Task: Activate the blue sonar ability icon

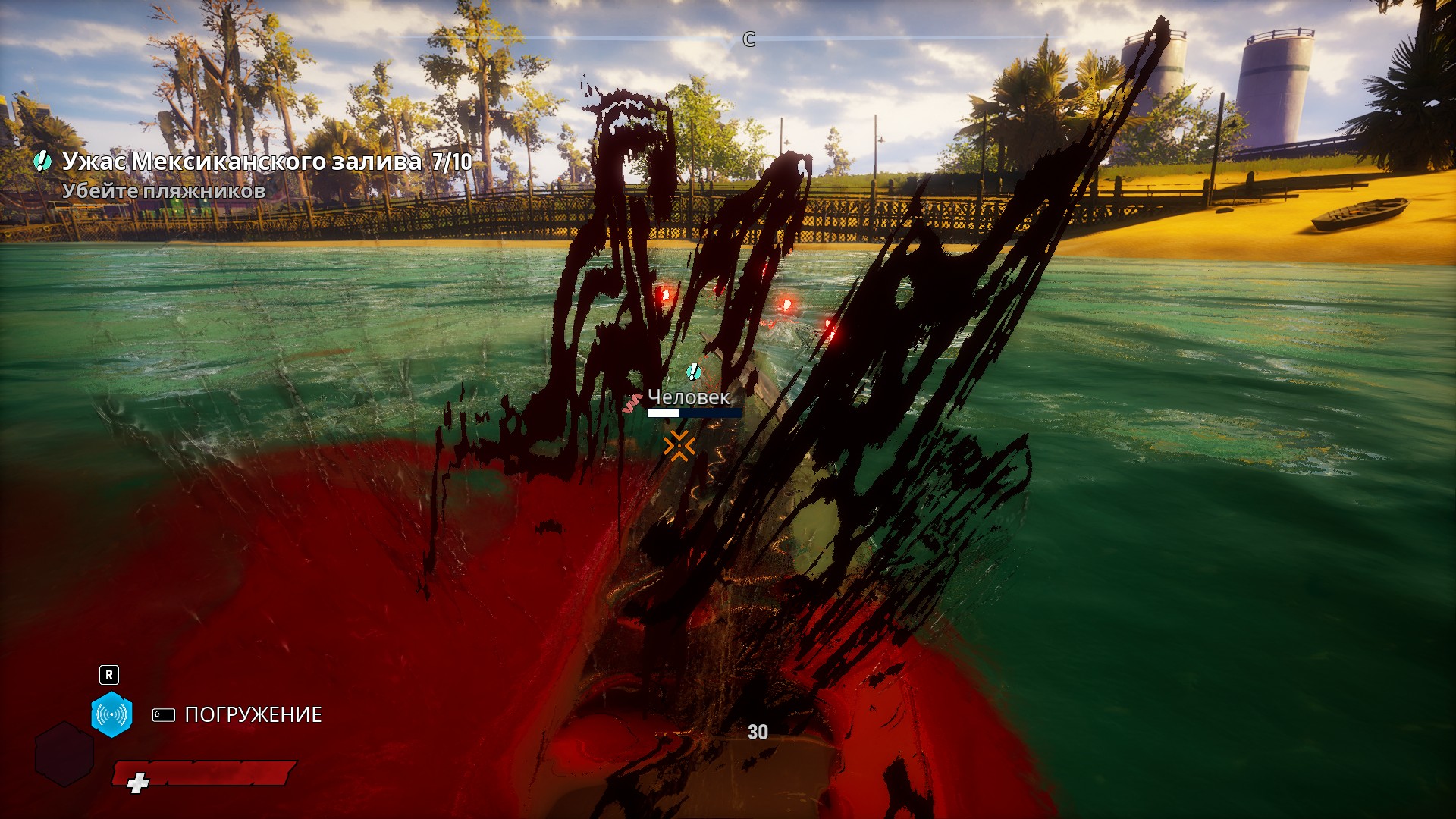Action: [111, 714]
